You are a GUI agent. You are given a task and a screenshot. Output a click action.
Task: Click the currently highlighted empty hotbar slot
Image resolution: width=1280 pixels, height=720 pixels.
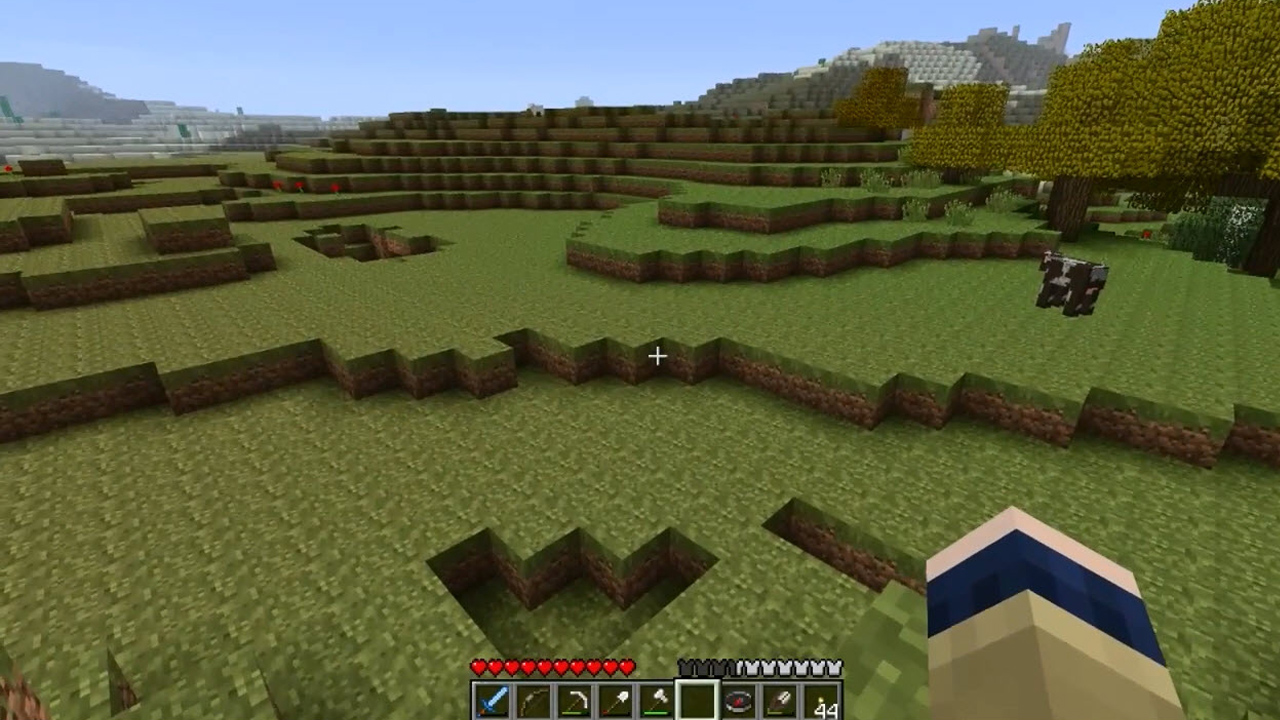(699, 700)
